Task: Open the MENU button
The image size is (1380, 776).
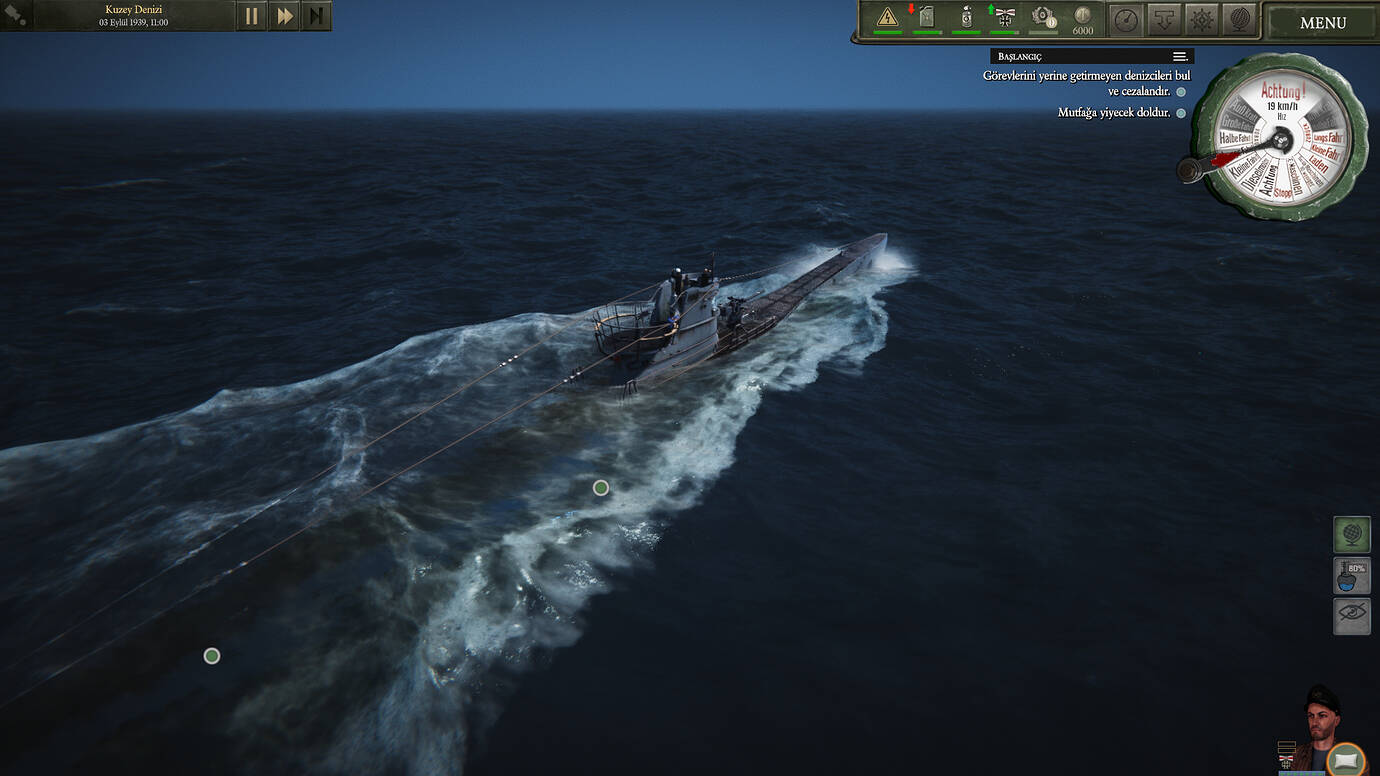Action: point(1322,23)
